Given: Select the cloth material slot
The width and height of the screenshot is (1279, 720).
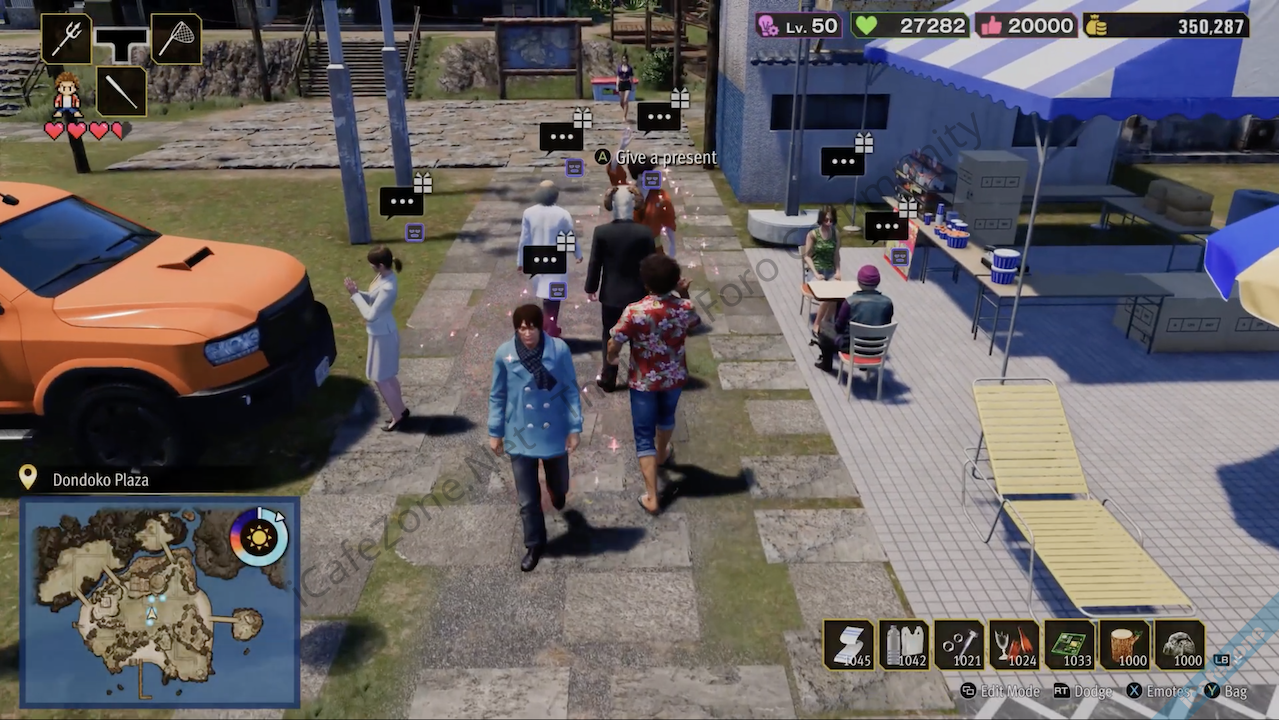Looking at the screenshot, I should [x=848, y=645].
